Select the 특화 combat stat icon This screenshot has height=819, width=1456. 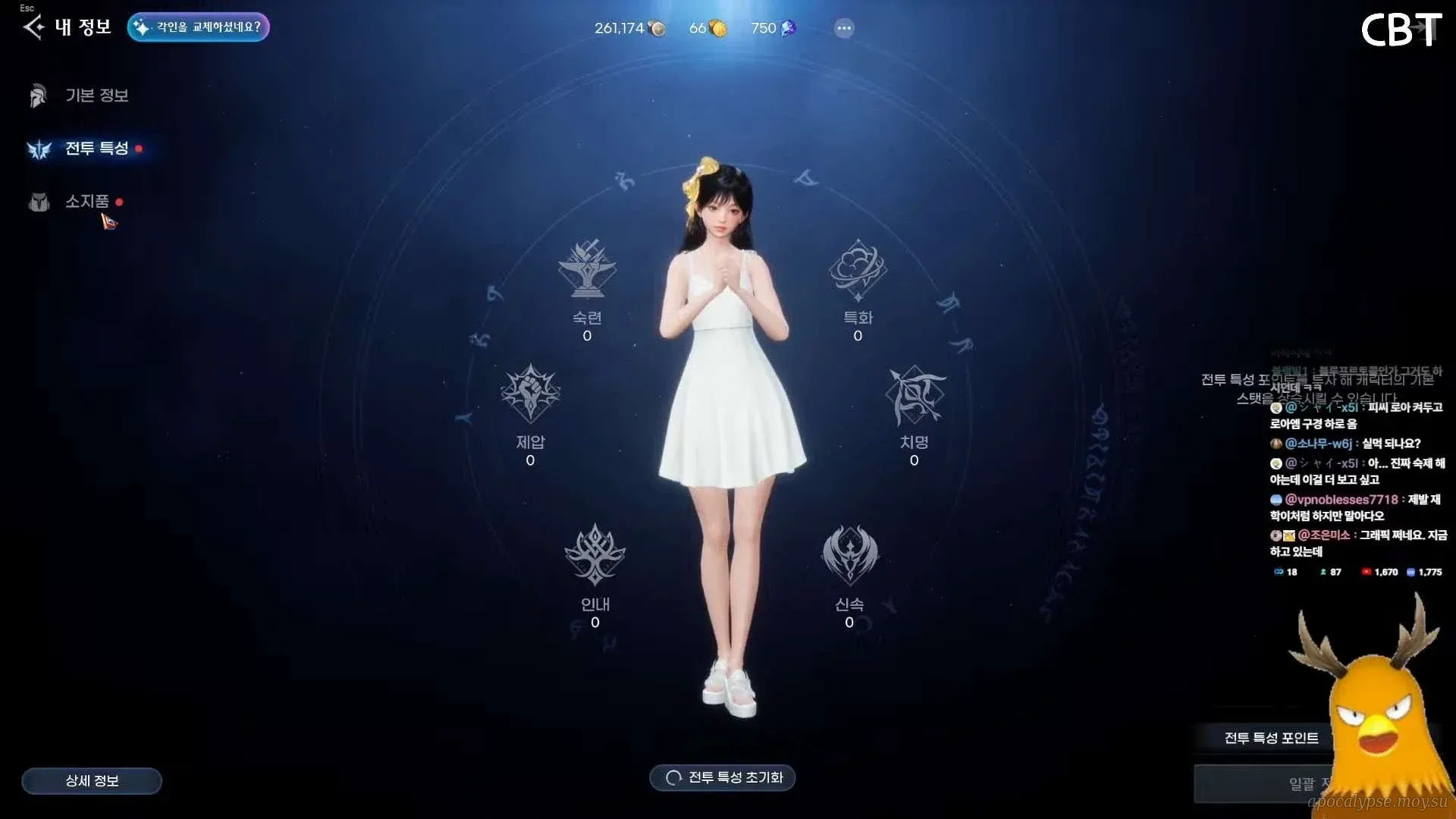[x=858, y=270]
